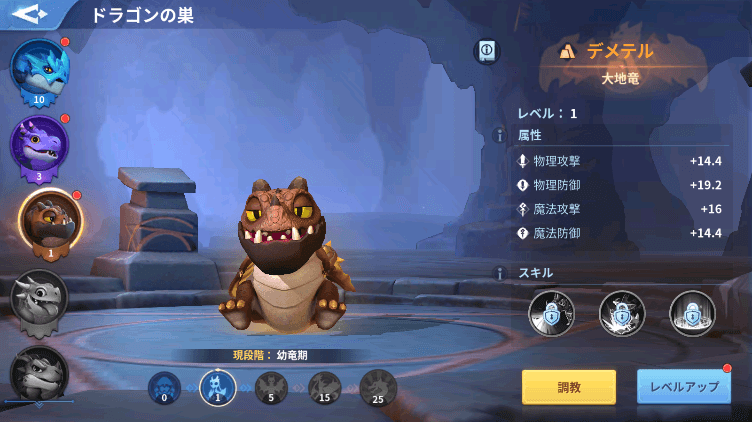This screenshot has height=422, width=752.
Task: Choose the brown dragon portrait level 1
Action: 46,221
